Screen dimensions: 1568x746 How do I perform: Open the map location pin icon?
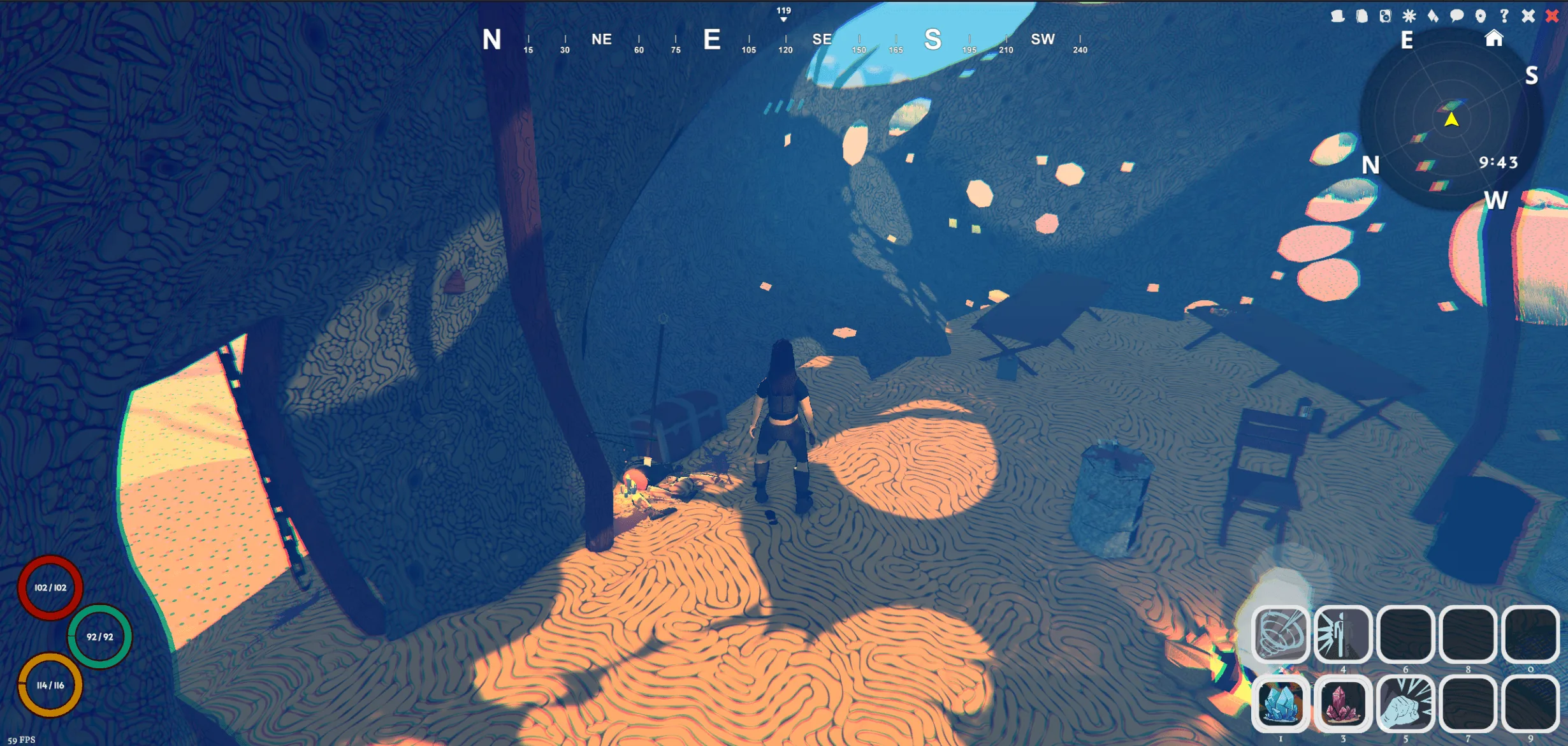(x=1481, y=16)
